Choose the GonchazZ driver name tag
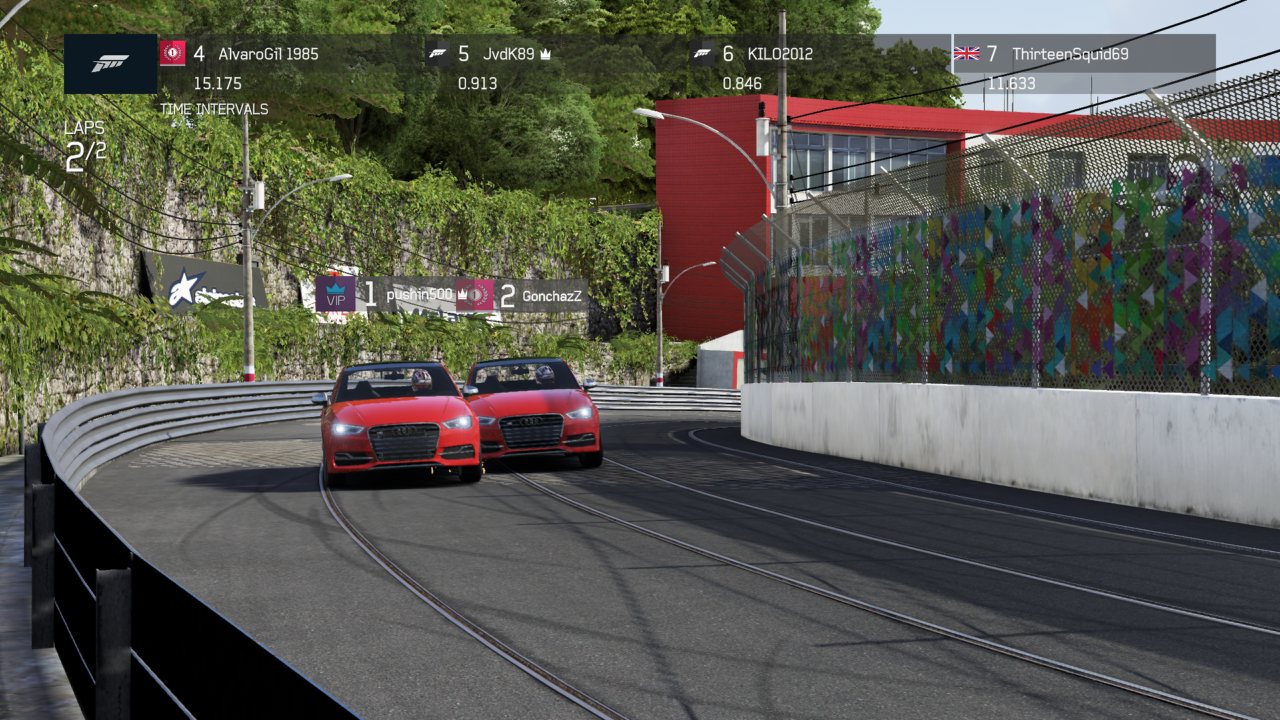Screen dimensions: 1280x720 [551, 296]
